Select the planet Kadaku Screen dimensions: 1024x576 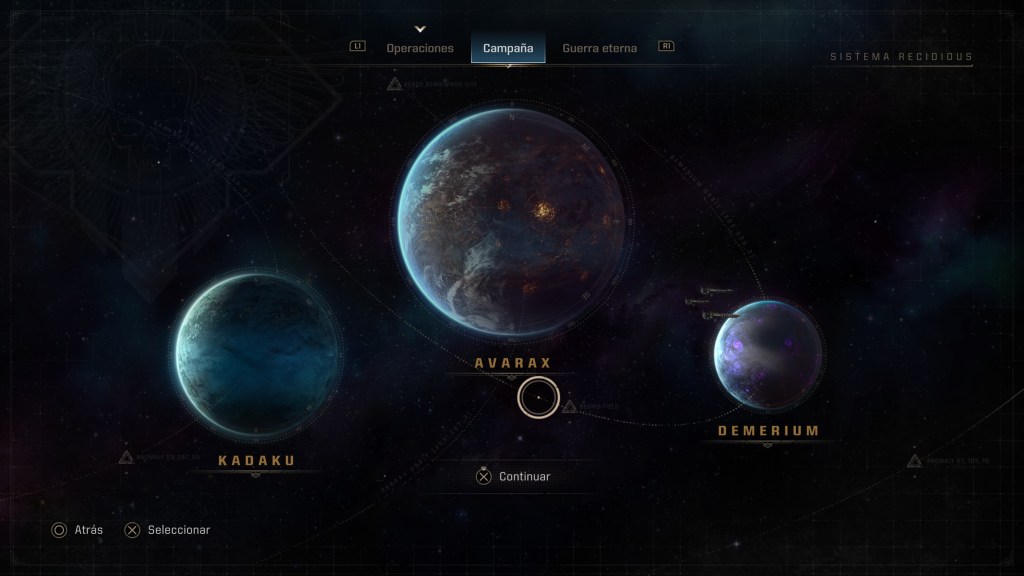pos(258,354)
